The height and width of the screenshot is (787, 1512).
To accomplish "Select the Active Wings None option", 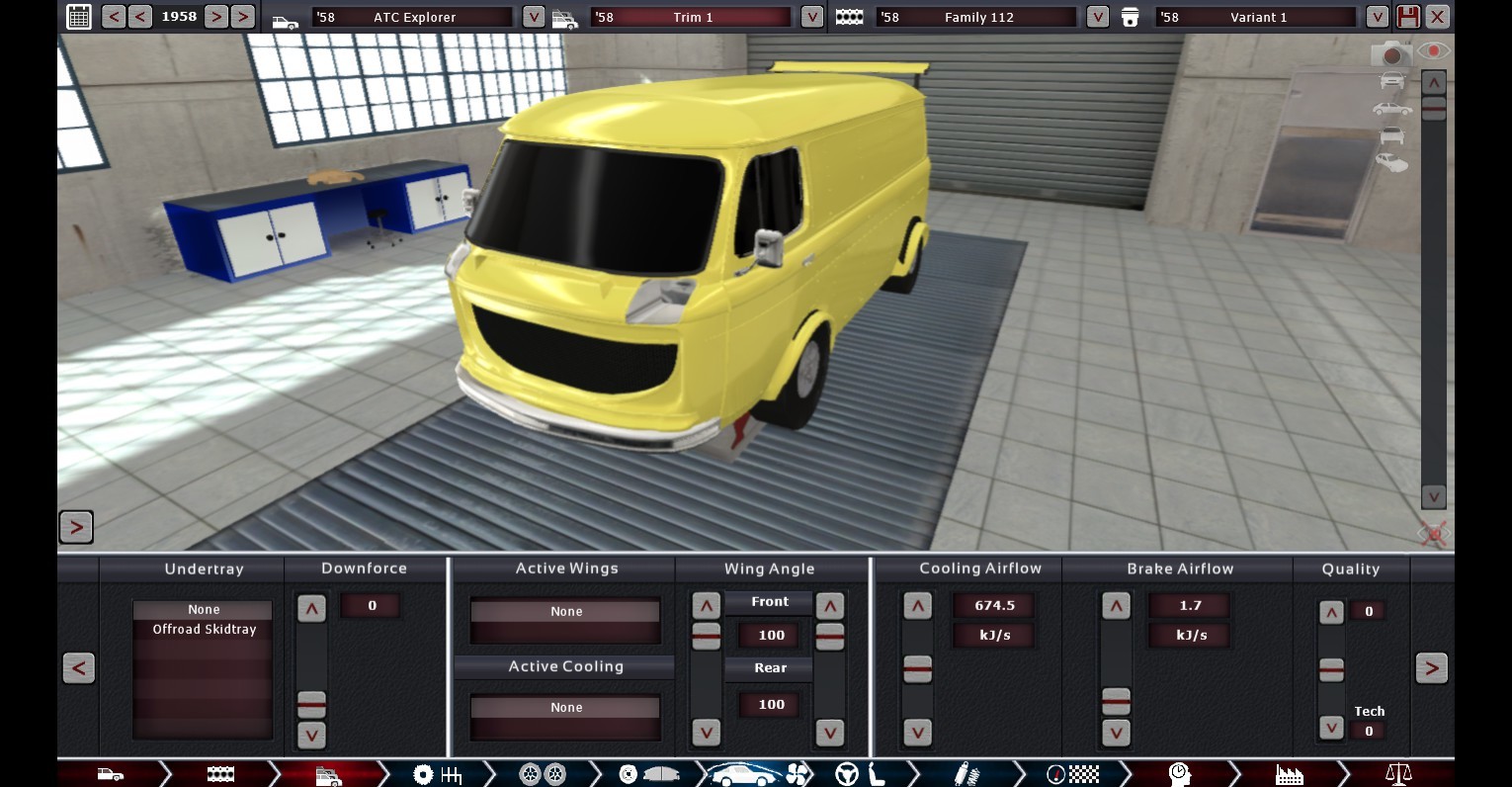I will (566, 612).
